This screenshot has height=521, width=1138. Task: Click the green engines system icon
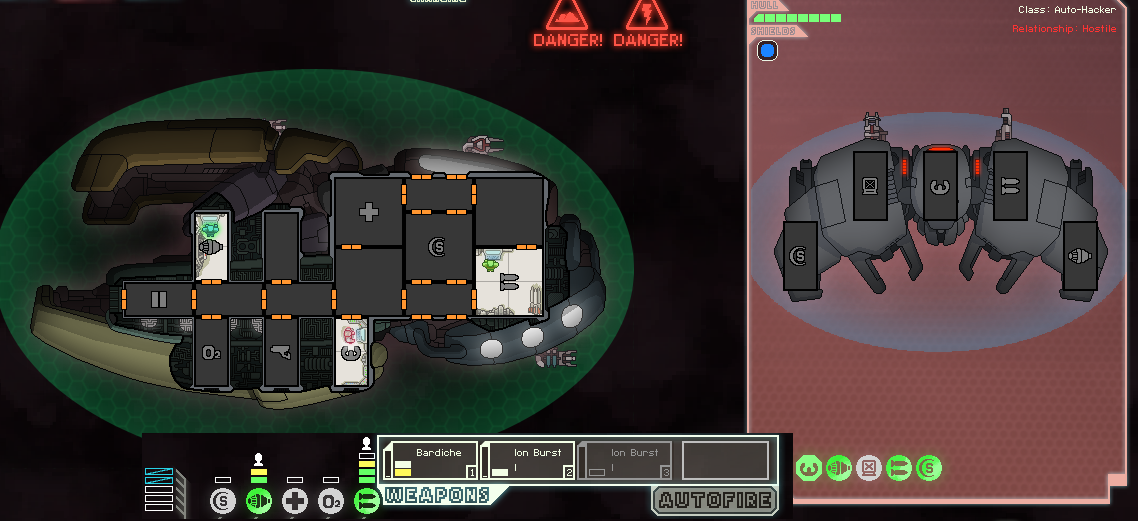coord(259,501)
